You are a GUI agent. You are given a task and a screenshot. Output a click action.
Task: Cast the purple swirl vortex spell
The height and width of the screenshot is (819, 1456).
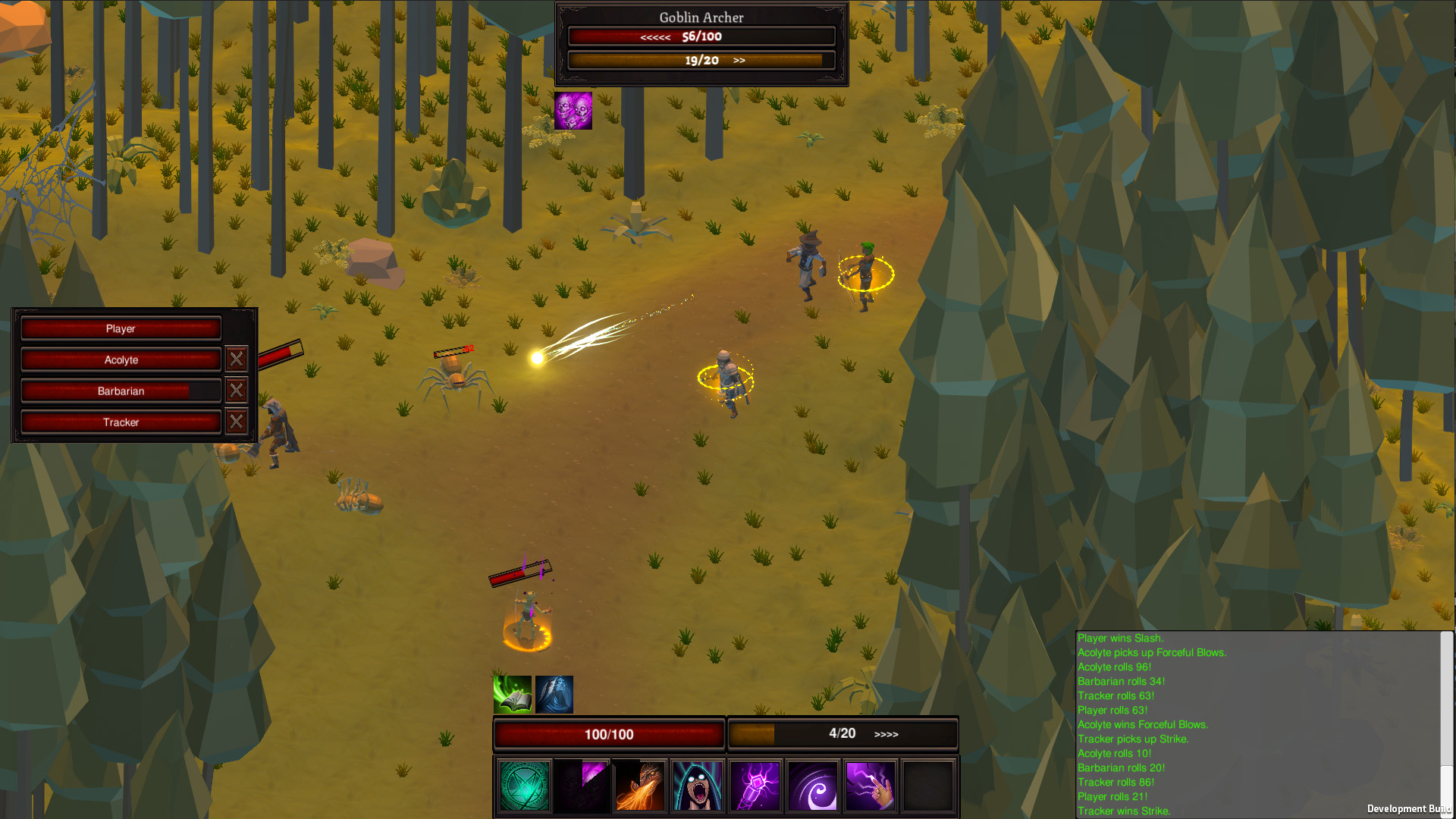pos(812,786)
